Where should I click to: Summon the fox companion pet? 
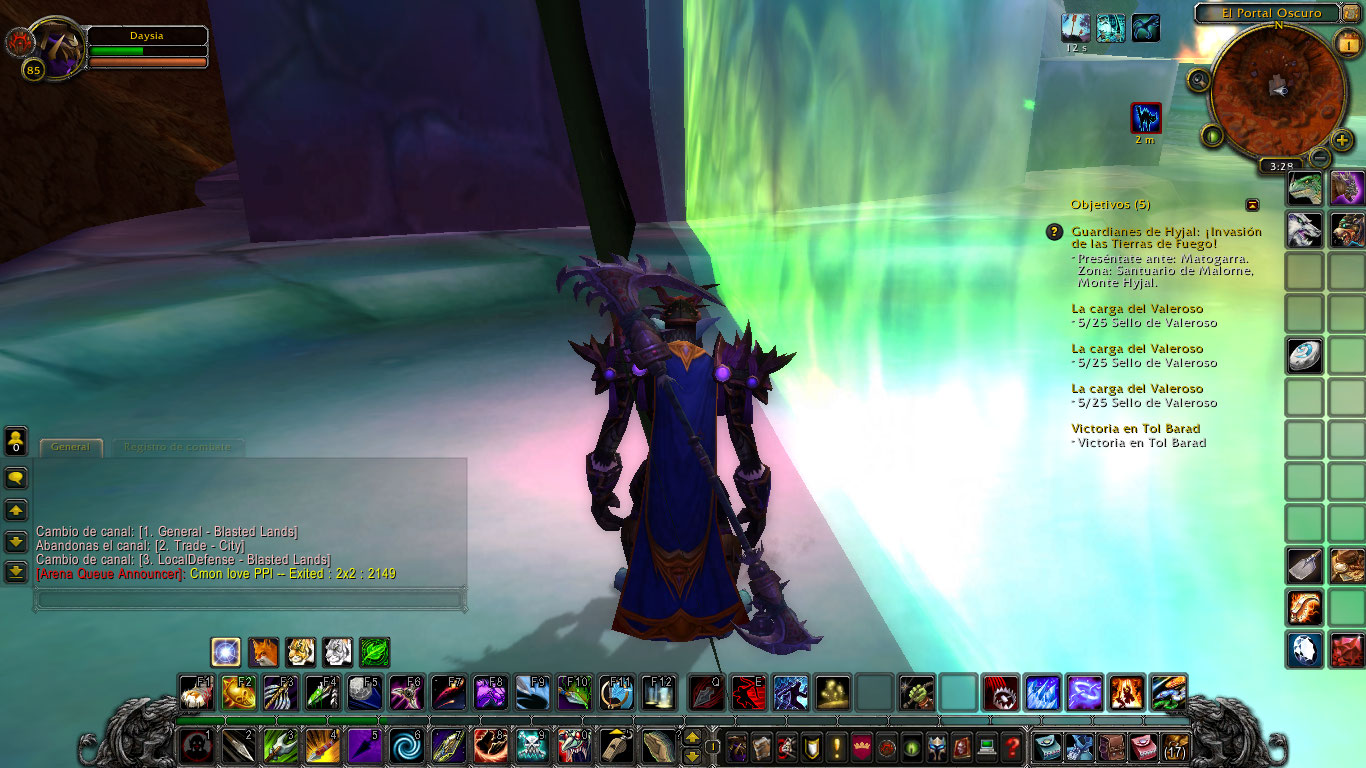pyautogui.click(x=262, y=652)
